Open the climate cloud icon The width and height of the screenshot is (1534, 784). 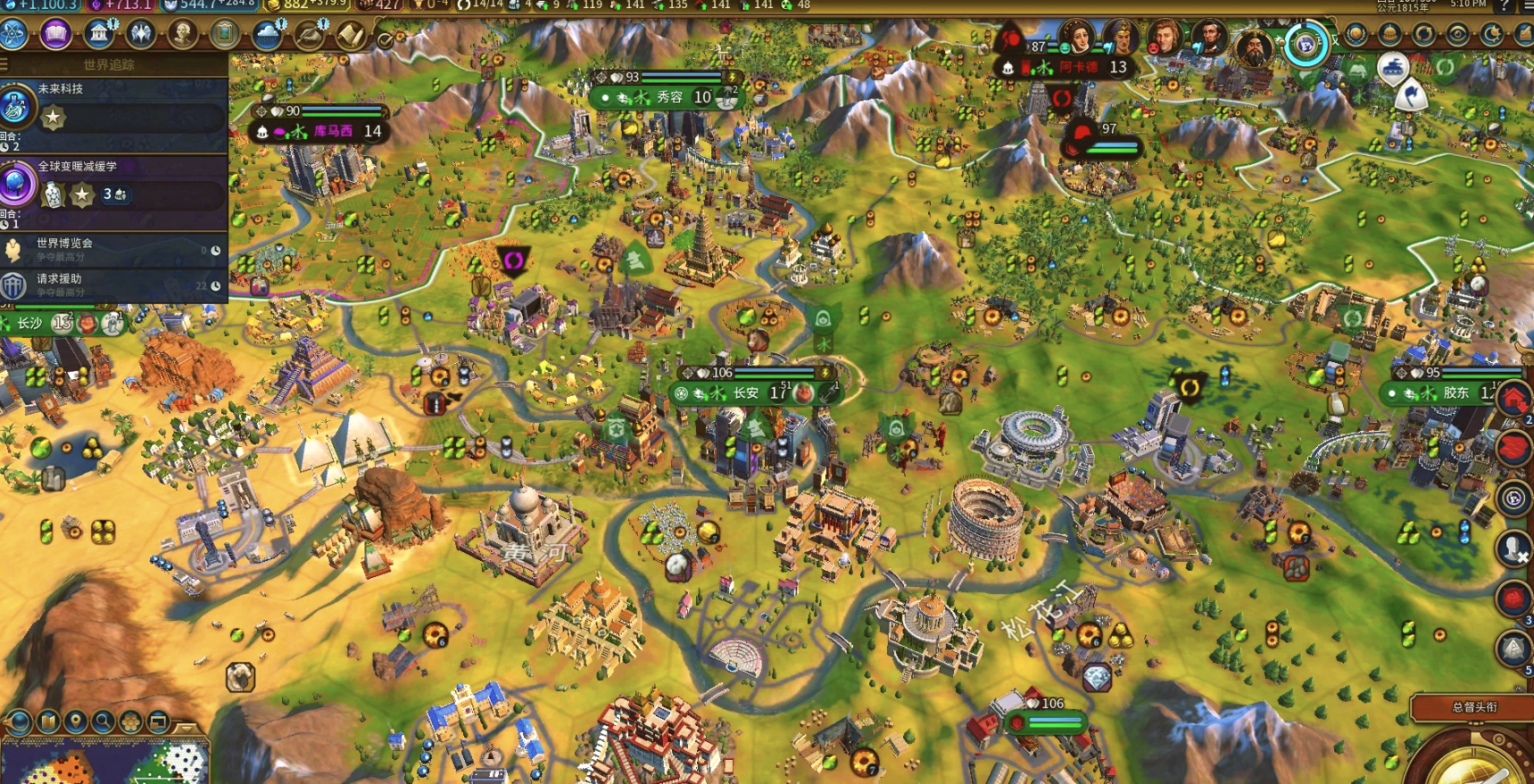click(267, 34)
